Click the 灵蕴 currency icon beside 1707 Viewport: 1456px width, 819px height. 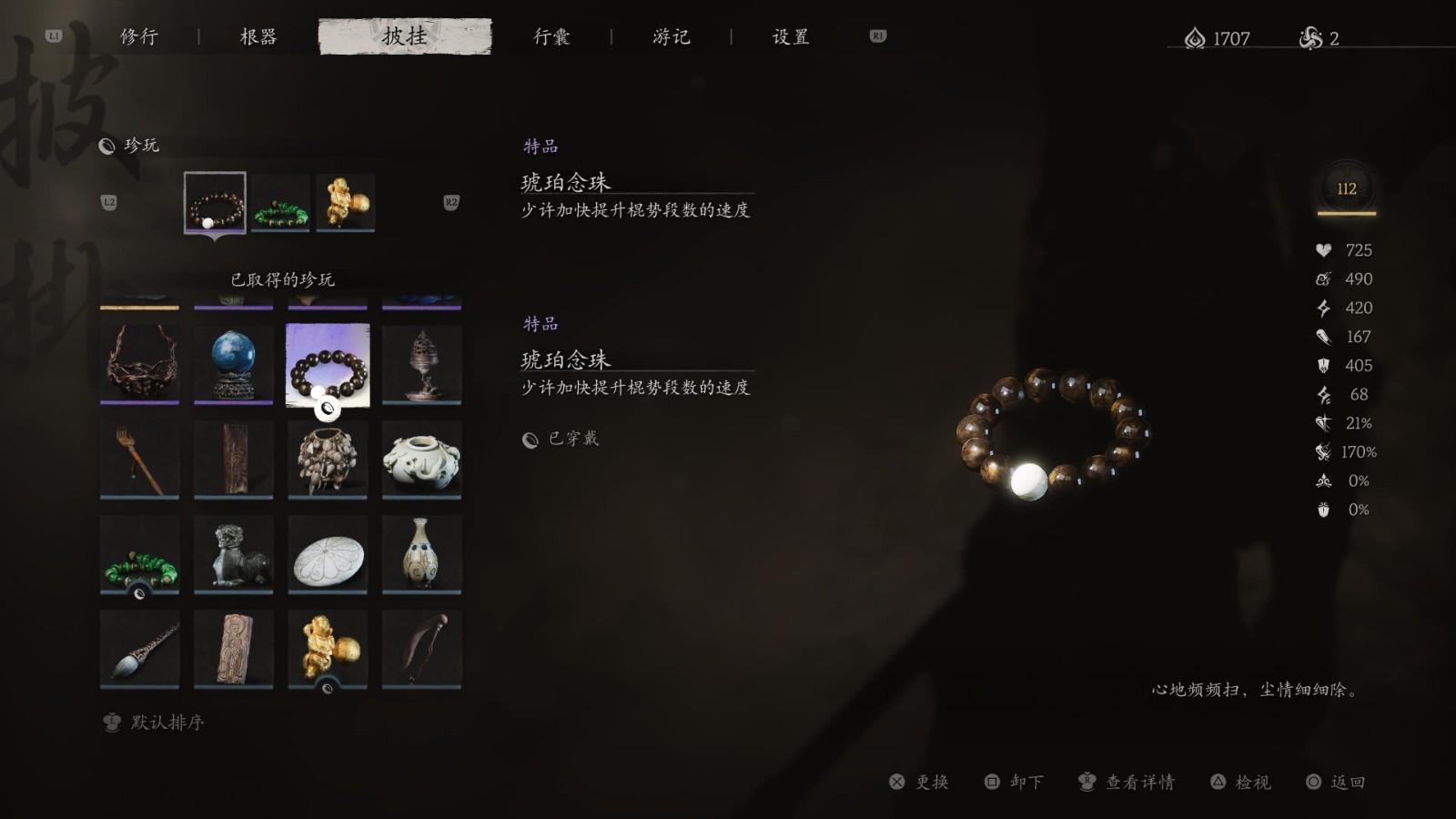(1193, 36)
